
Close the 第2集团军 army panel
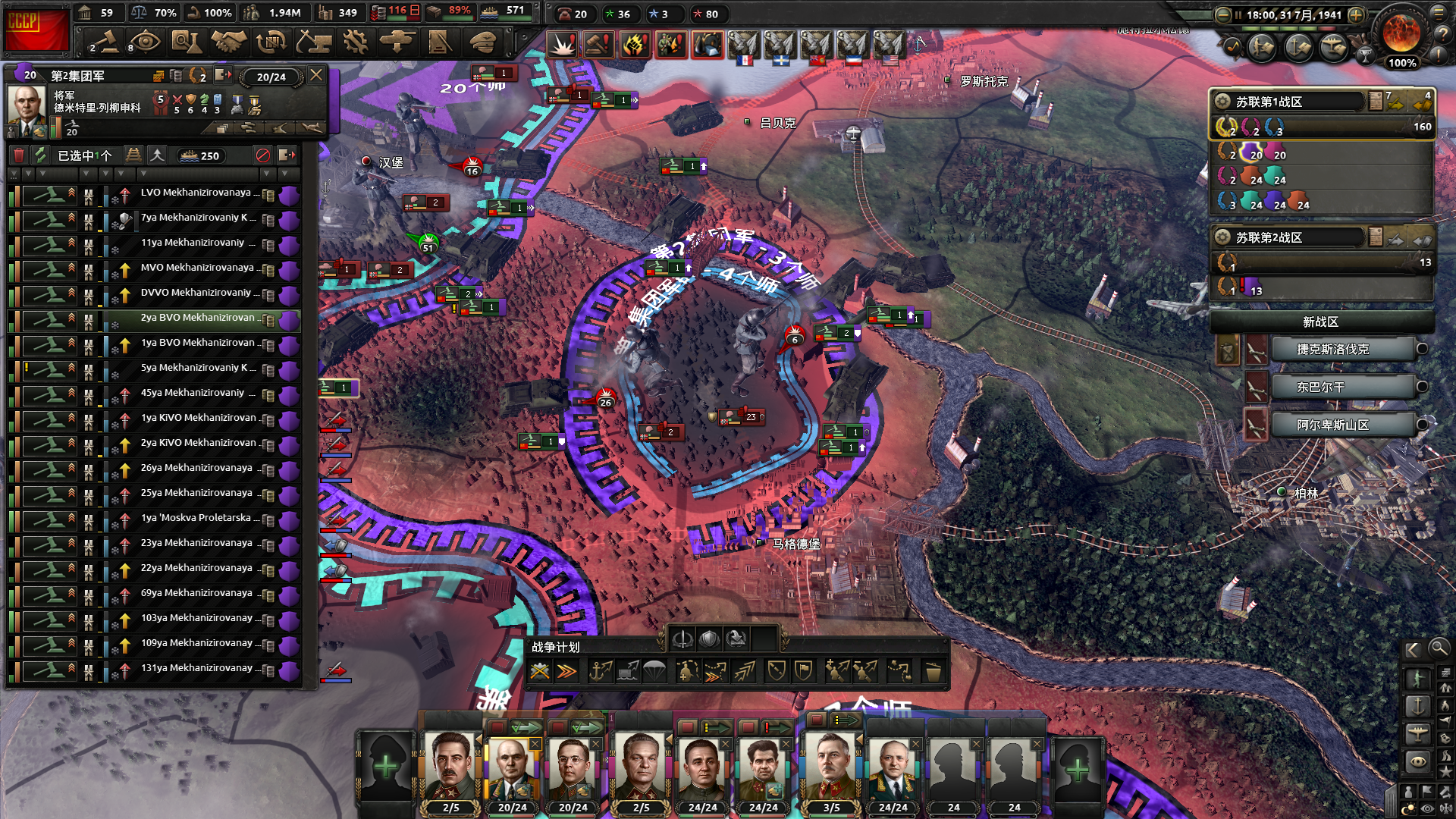(316, 75)
